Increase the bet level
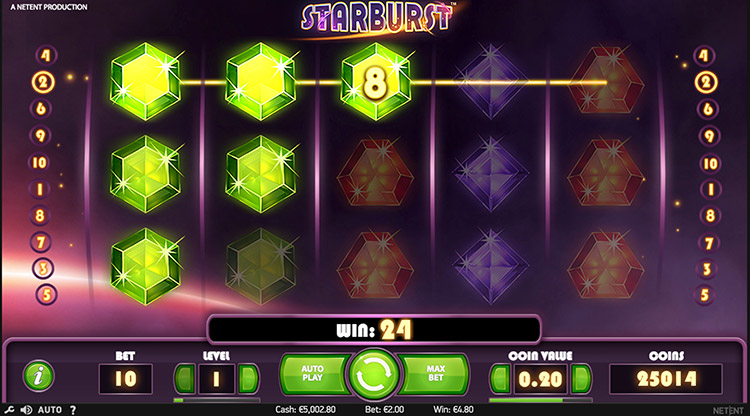 [x=249, y=378]
